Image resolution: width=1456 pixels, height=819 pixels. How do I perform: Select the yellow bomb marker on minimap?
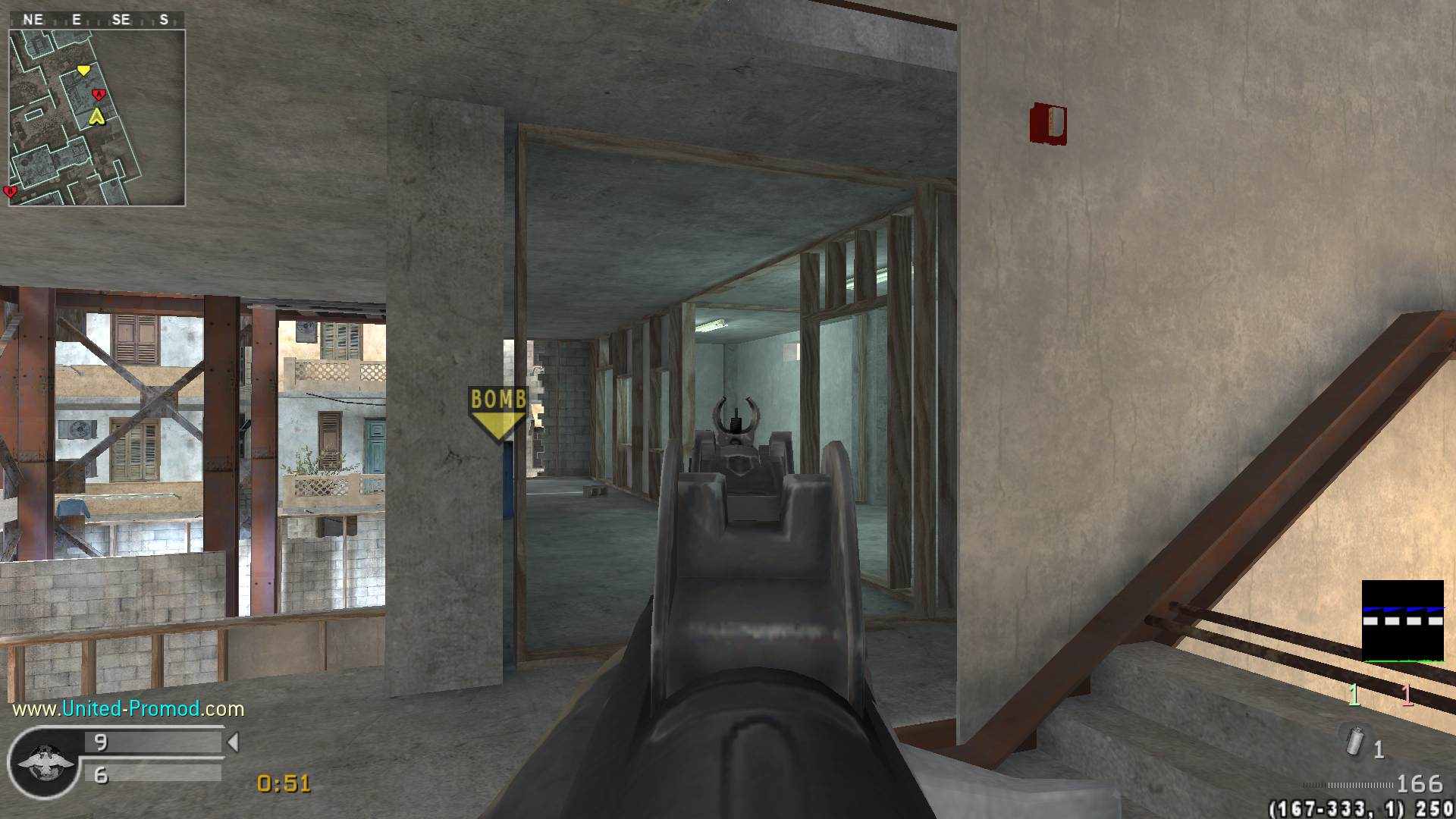[x=83, y=71]
